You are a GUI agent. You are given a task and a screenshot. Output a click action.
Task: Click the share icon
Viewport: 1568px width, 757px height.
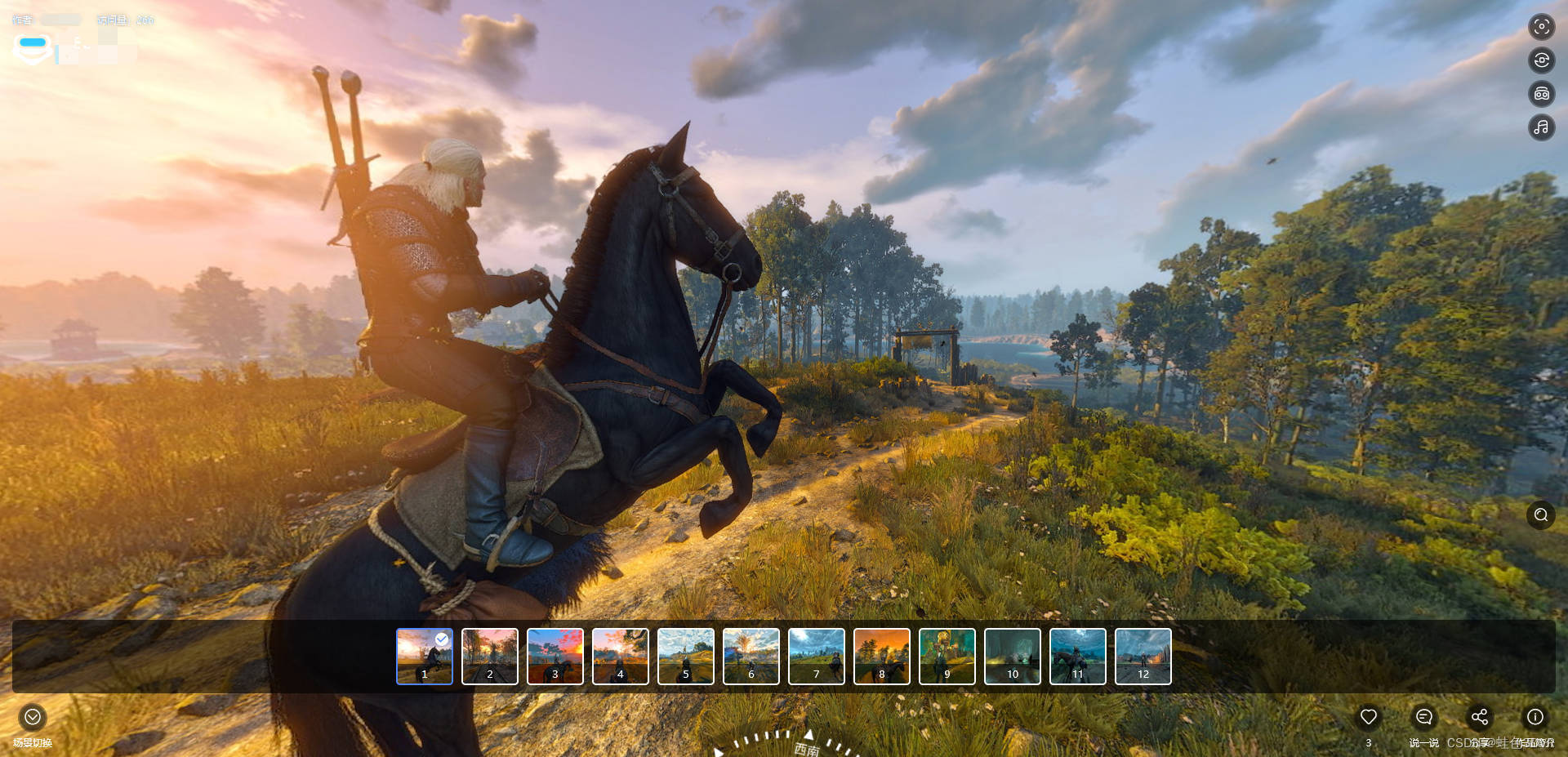coord(1480,717)
